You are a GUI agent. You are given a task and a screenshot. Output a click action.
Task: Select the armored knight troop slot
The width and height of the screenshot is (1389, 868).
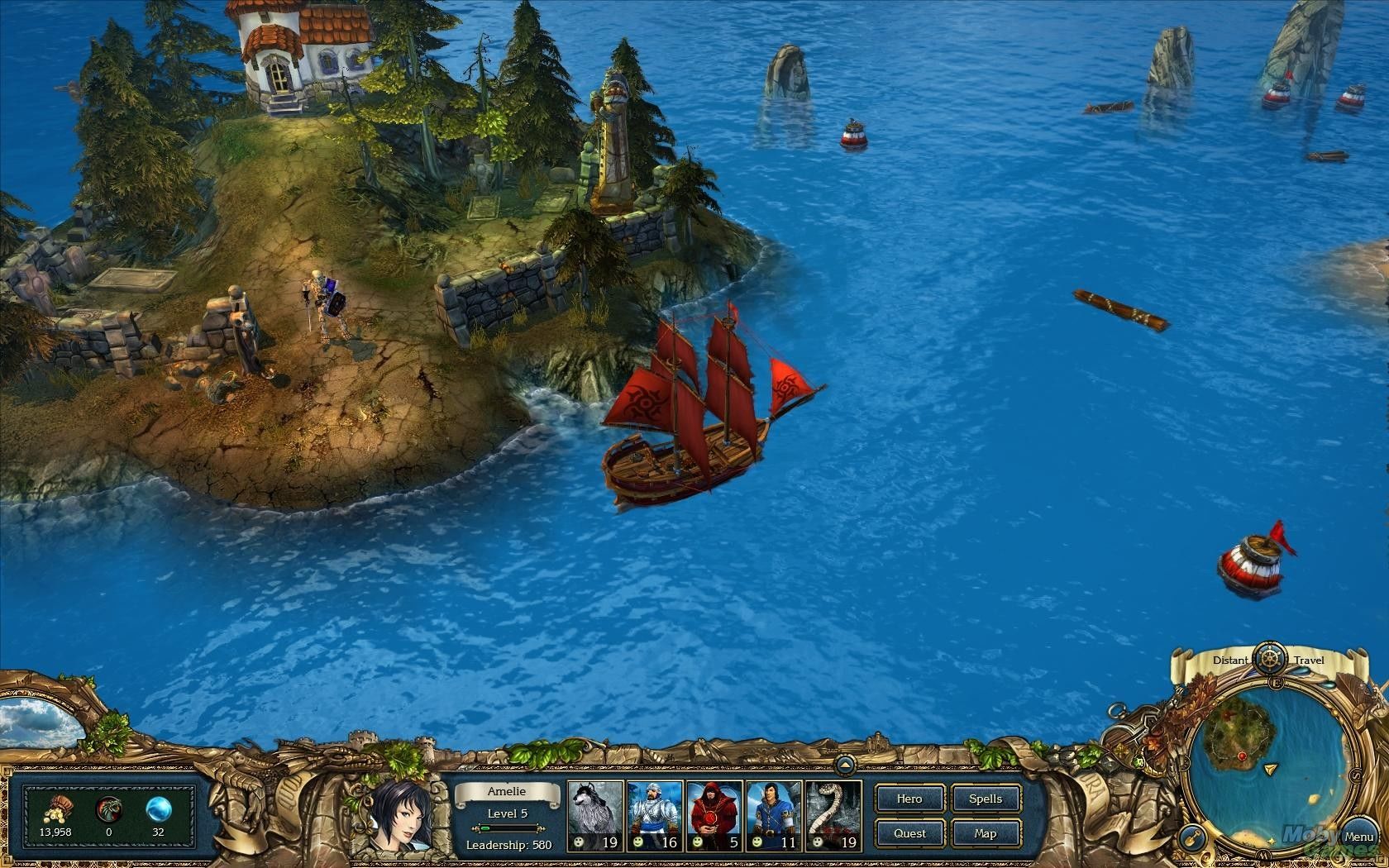coord(656,816)
